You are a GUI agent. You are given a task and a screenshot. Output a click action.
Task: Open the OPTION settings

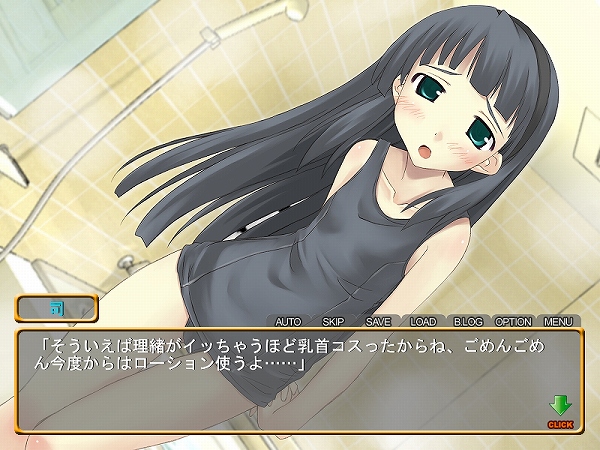click(x=513, y=322)
